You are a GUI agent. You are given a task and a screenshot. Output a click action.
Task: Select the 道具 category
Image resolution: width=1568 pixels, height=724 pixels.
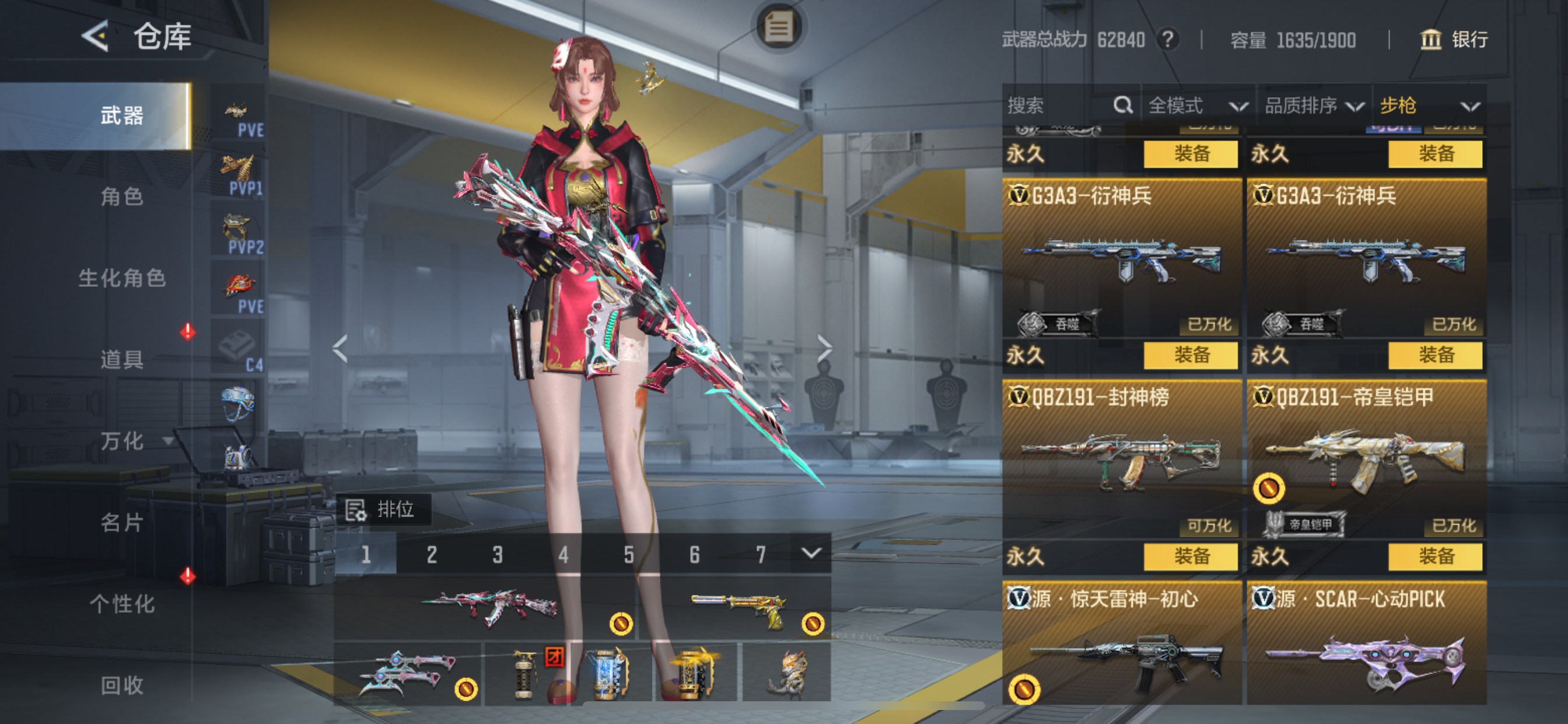click(x=122, y=360)
